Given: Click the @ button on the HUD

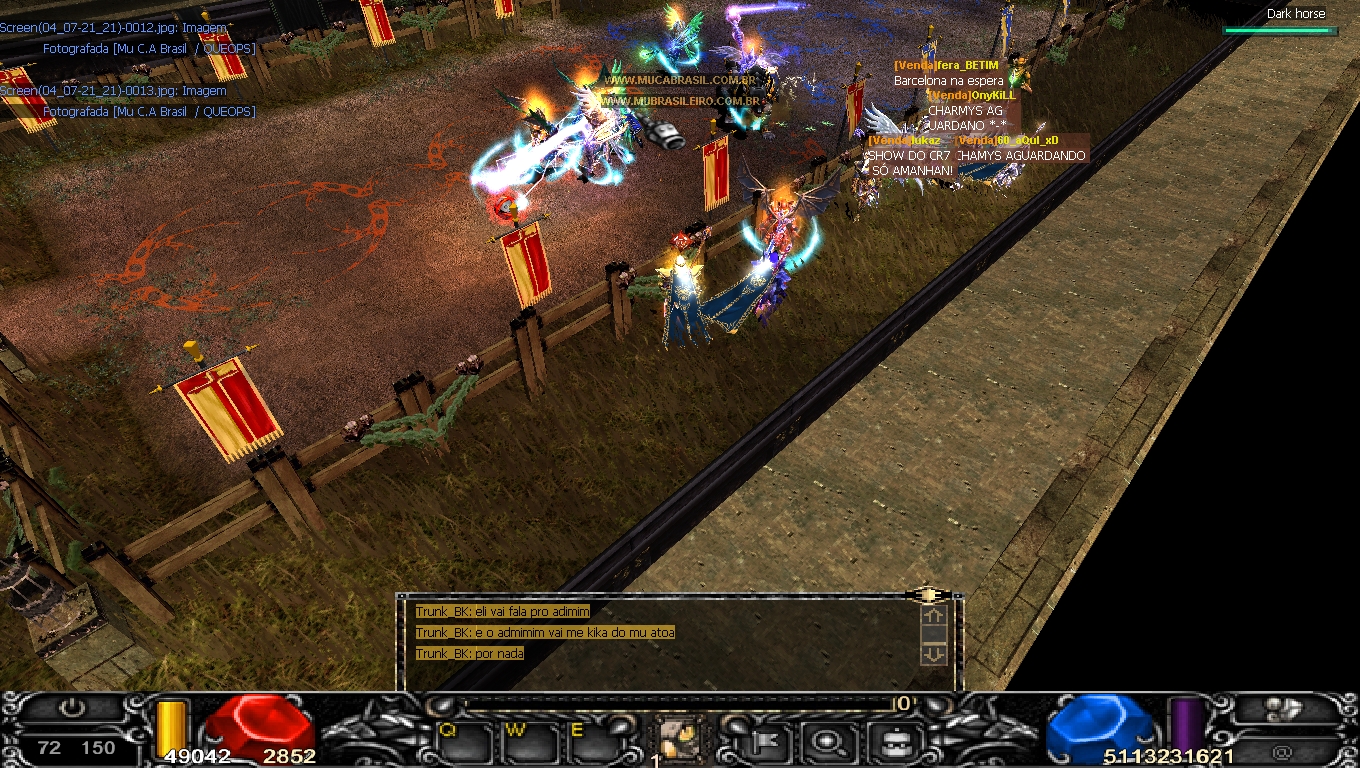Looking at the screenshot, I should pyautogui.click(x=1282, y=752).
